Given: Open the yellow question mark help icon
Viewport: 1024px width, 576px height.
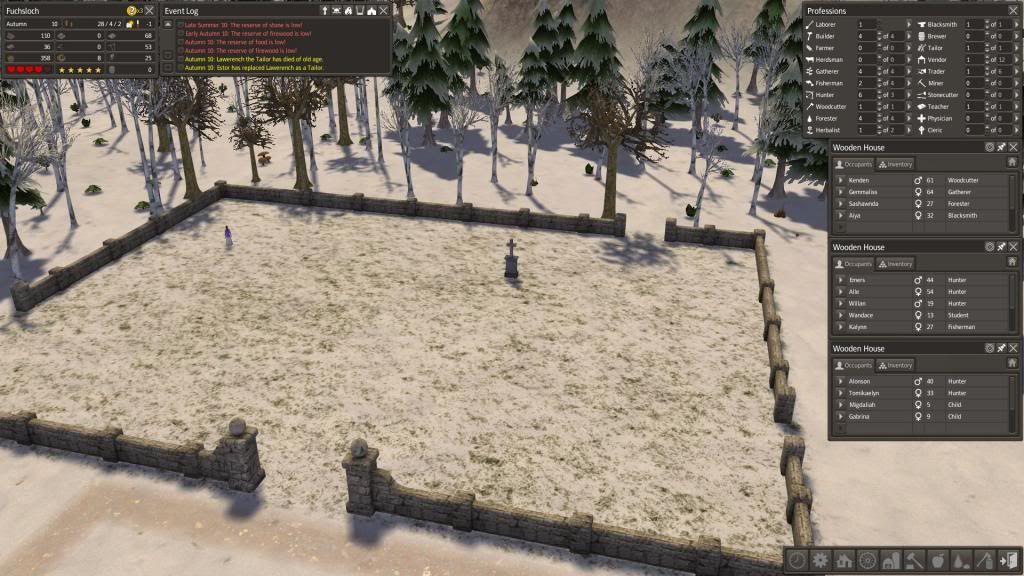Looking at the screenshot, I should (132, 11).
